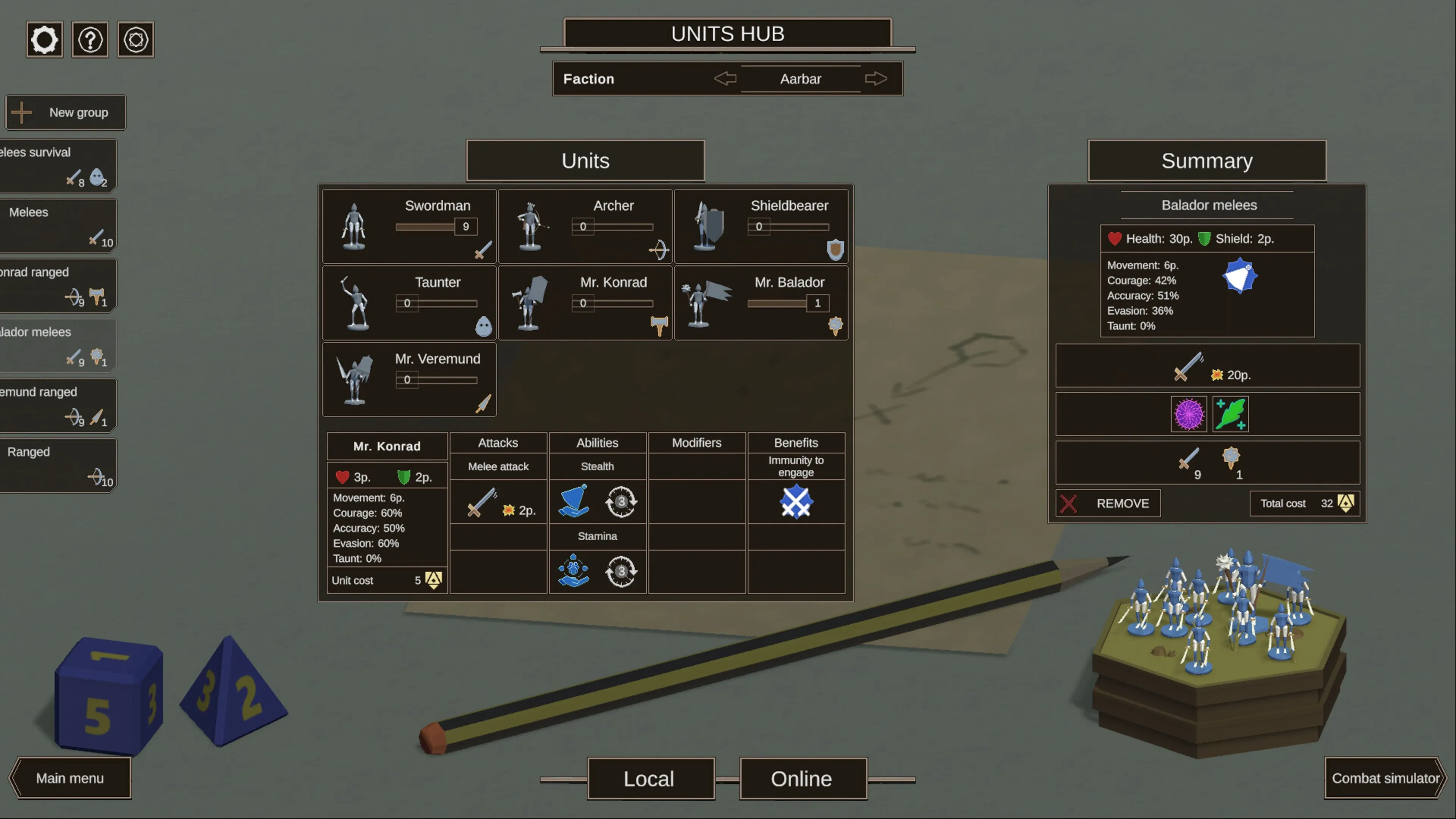Adjust the Shieldbearer count slider
The image size is (1456, 819).
click(788, 227)
